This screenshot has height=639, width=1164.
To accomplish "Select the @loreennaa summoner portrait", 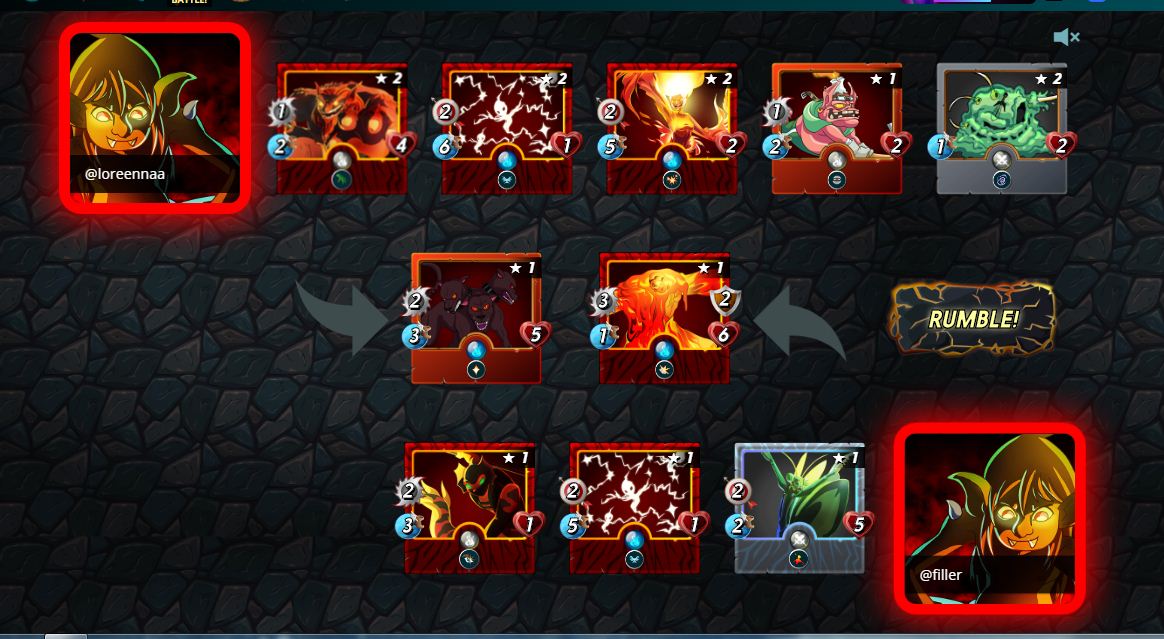I will pyautogui.click(x=154, y=117).
